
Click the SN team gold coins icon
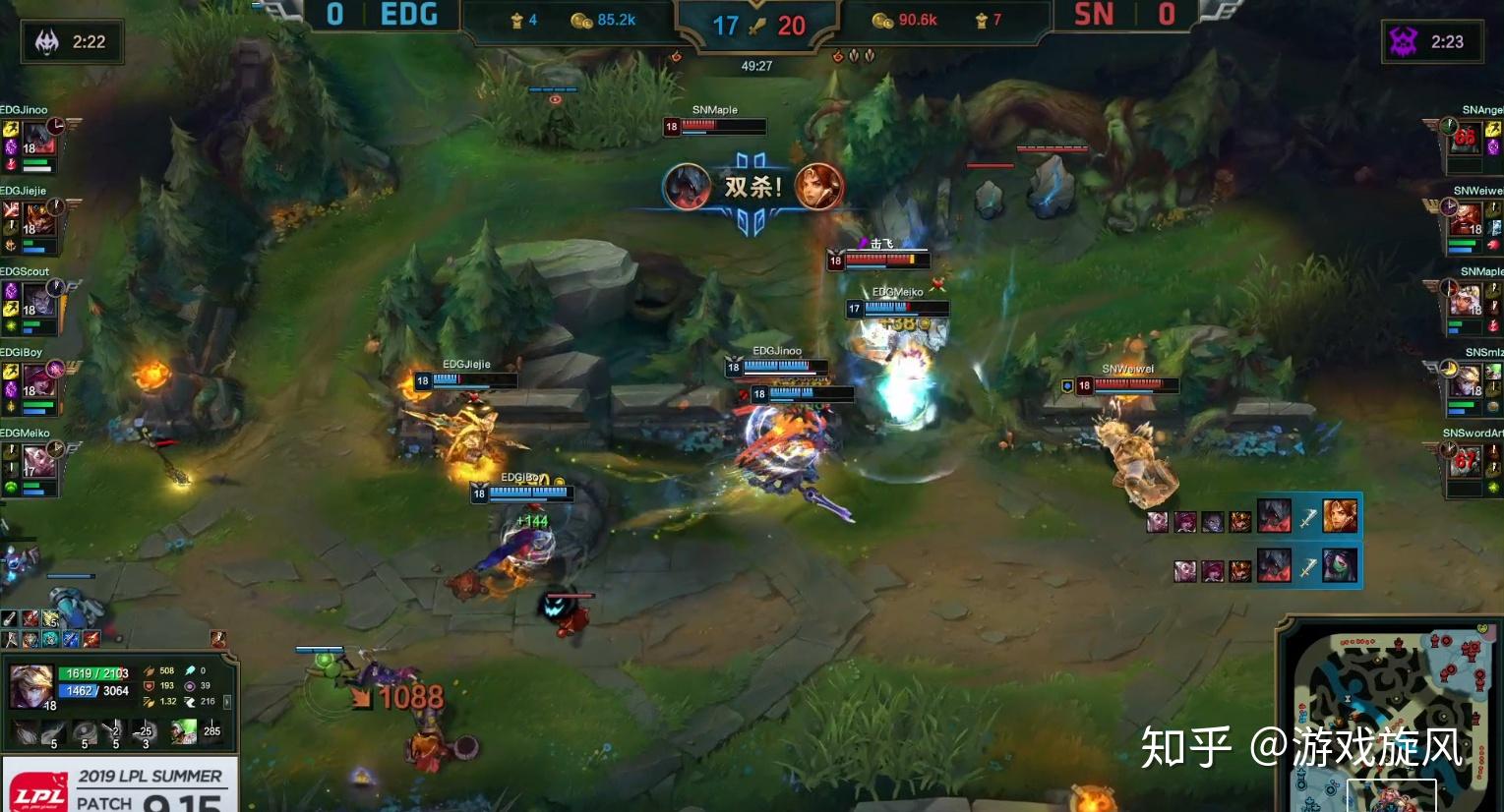[881, 20]
